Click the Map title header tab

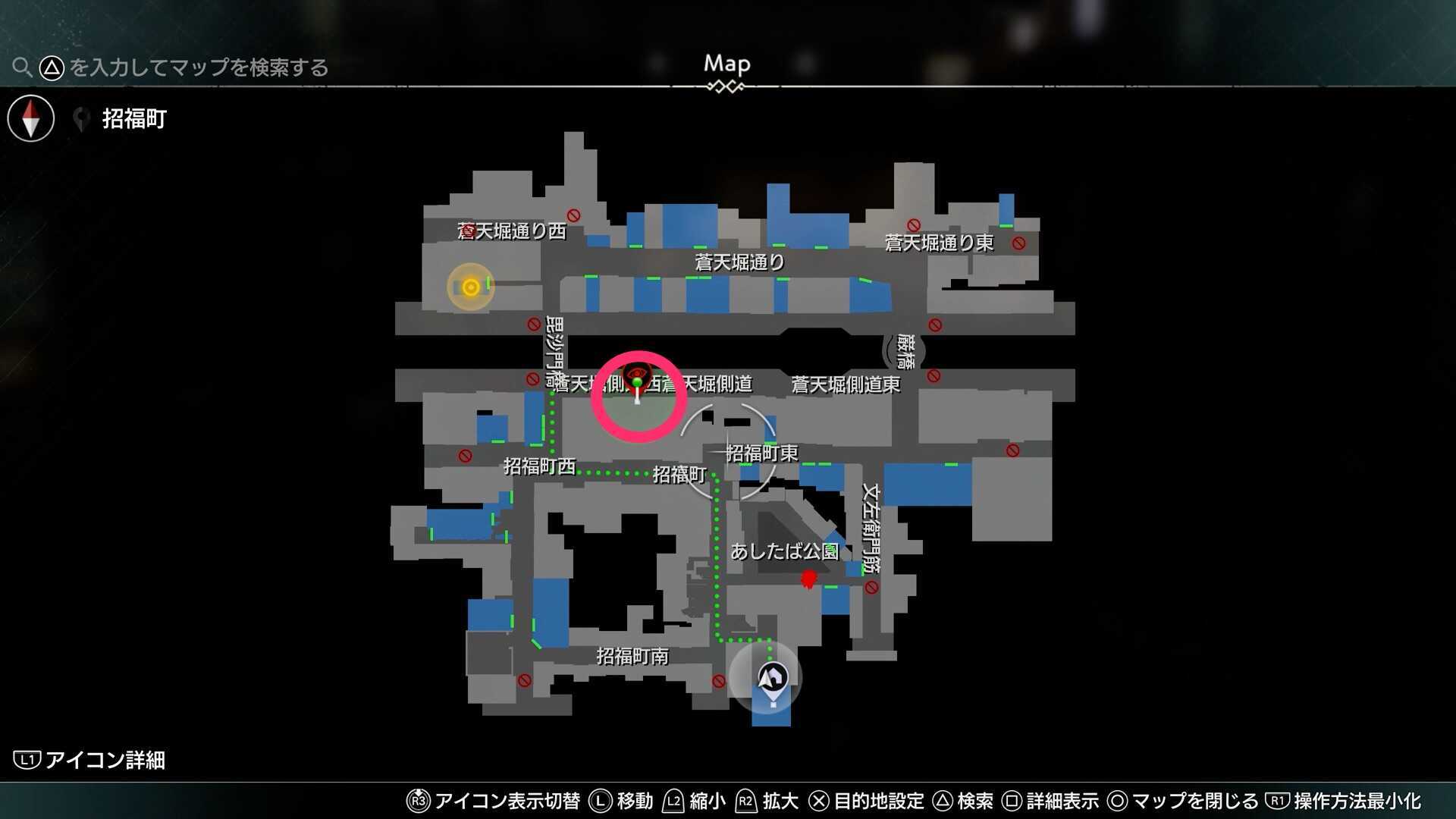point(726,64)
